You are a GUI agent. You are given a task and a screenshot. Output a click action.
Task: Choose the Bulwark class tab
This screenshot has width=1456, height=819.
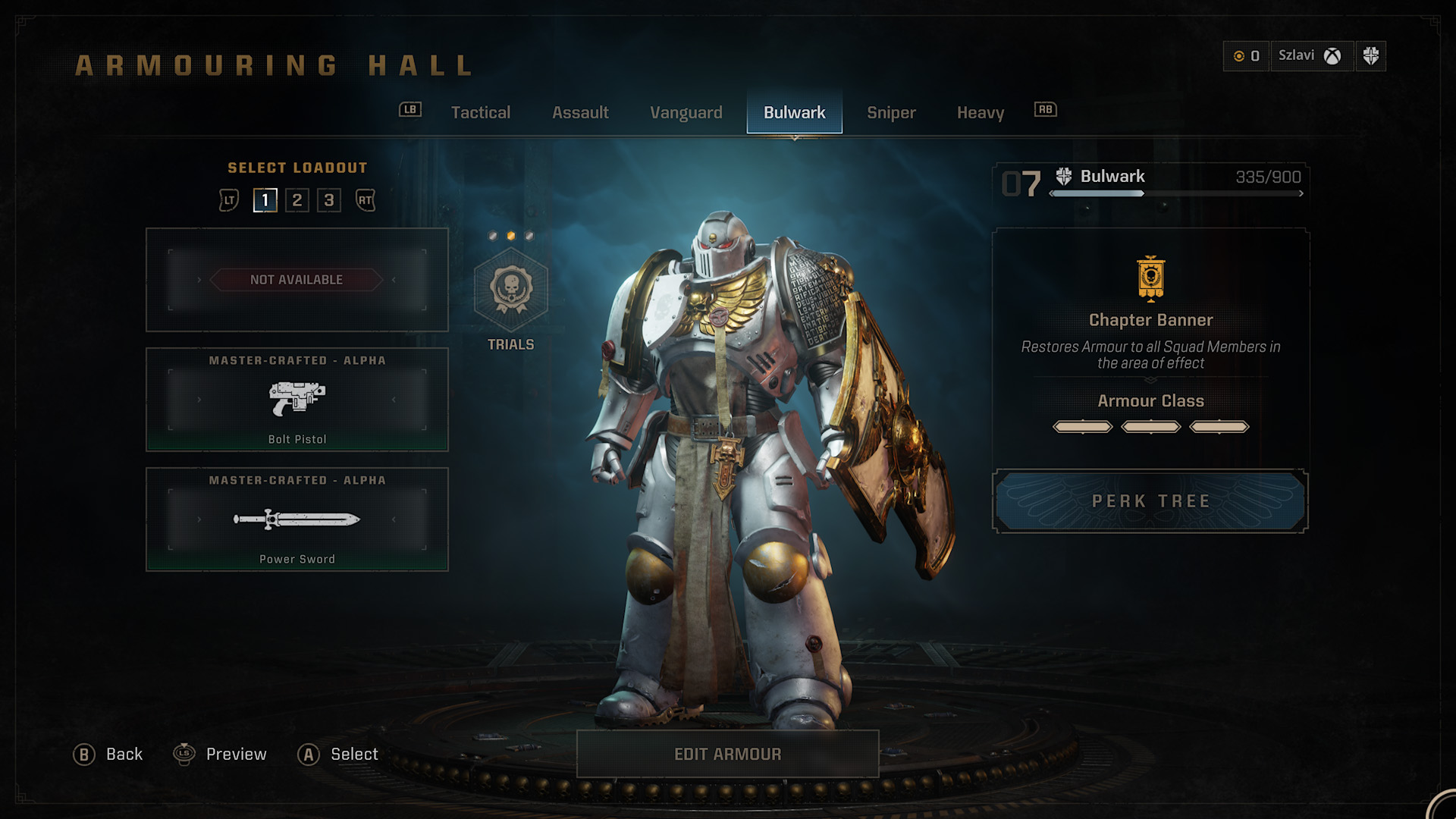[x=794, y=113]
